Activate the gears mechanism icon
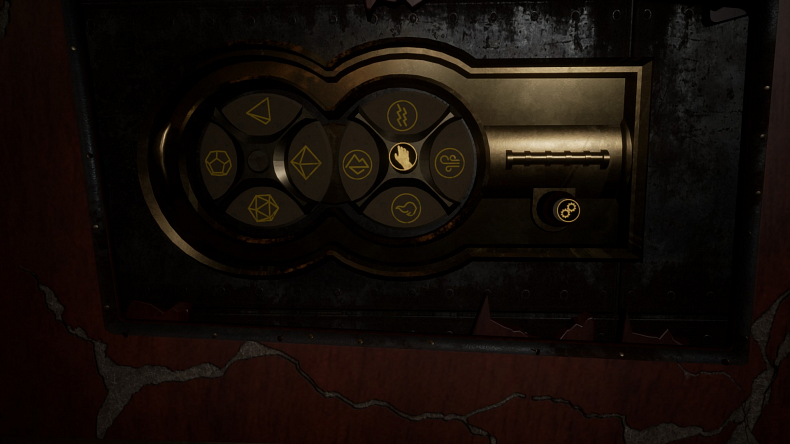The height and width of the screenshot is (444, 790). point(567,209)
